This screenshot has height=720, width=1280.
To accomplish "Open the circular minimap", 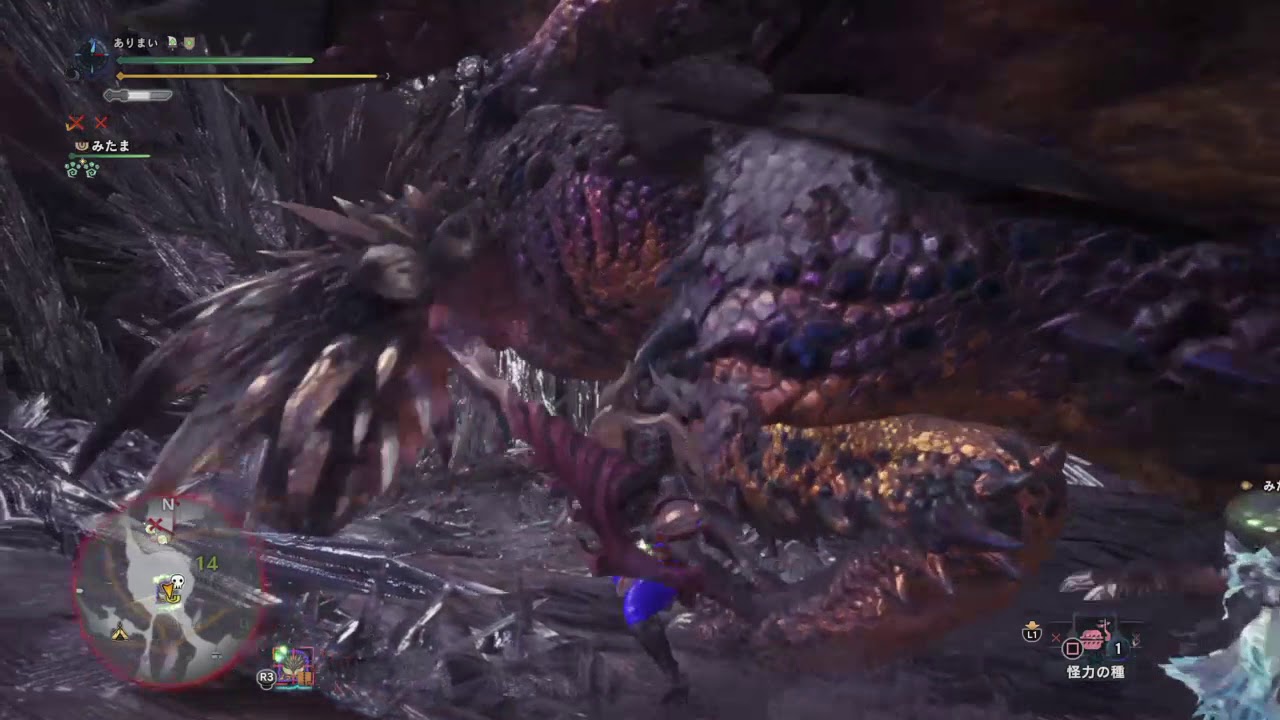I will 168,589.
